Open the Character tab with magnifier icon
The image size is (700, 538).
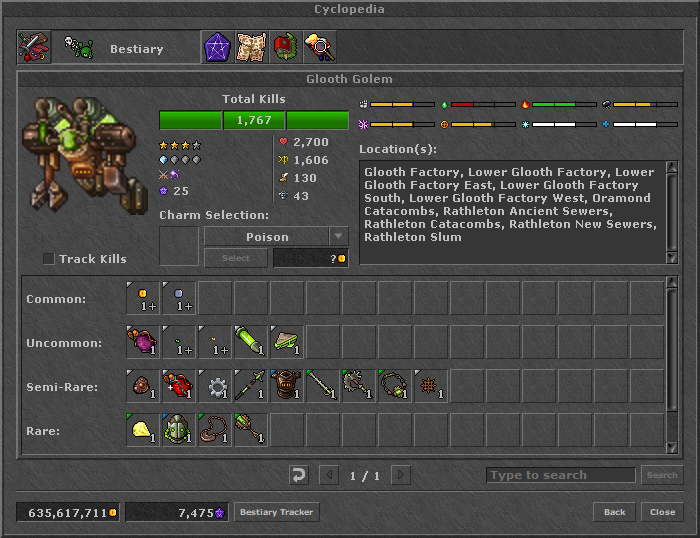pos(319,48)
